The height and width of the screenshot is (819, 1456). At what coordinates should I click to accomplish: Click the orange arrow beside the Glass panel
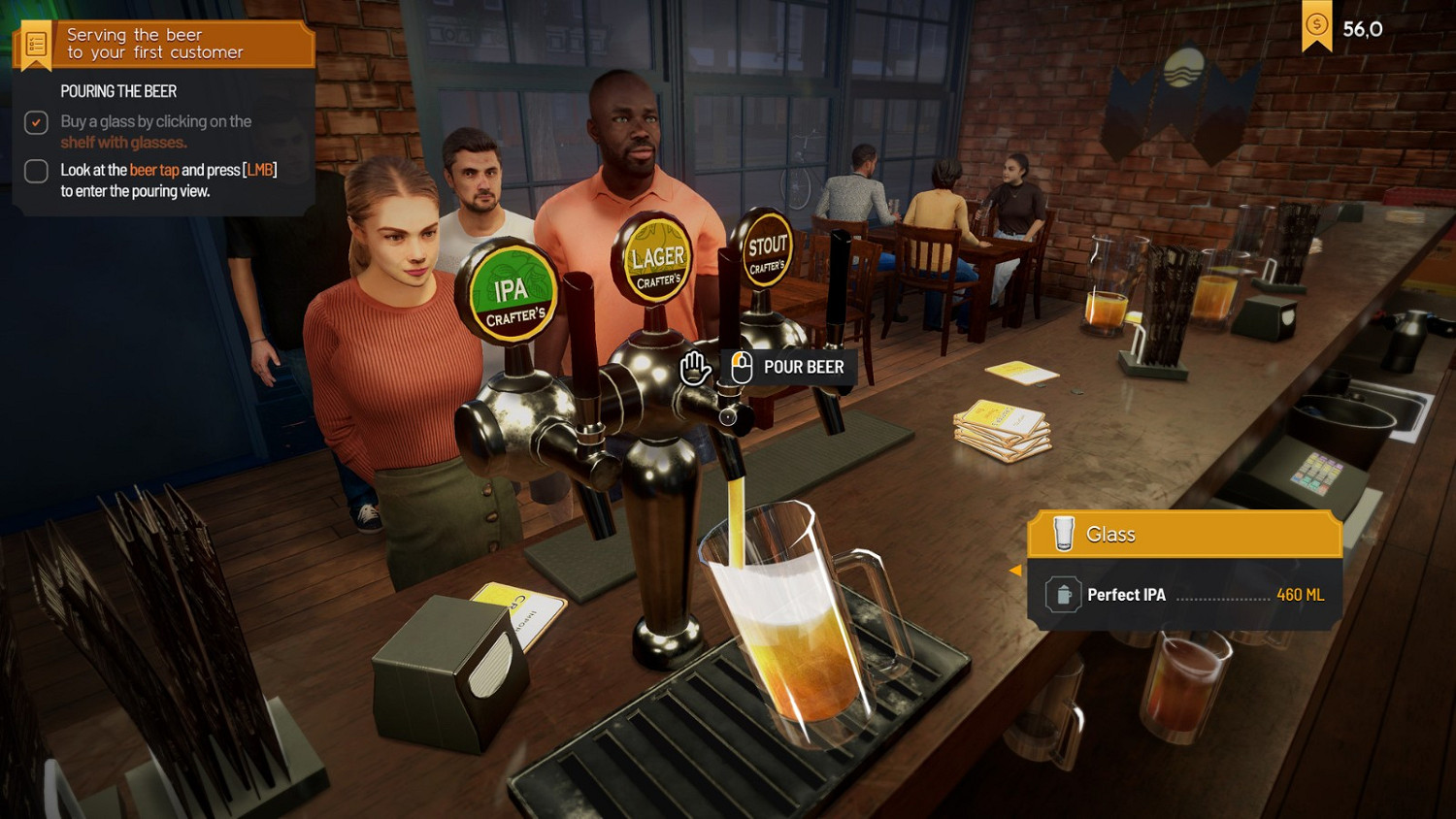[x=1015, y=572]
